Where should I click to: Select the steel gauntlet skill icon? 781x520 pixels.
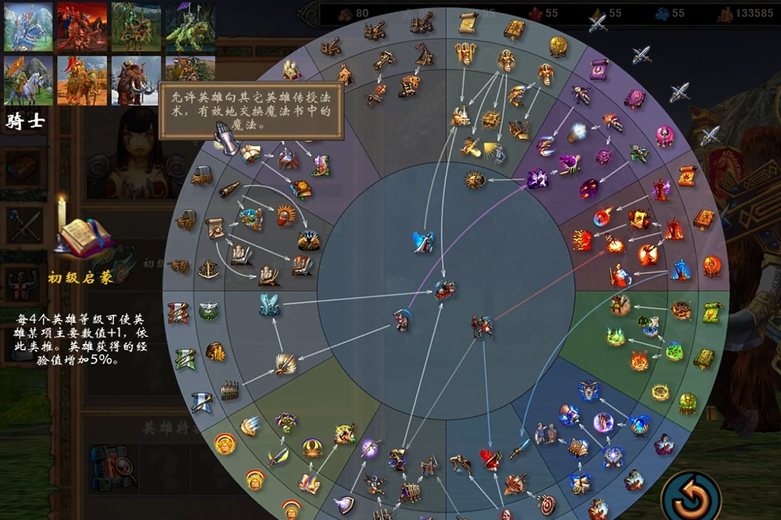point(227,141)
